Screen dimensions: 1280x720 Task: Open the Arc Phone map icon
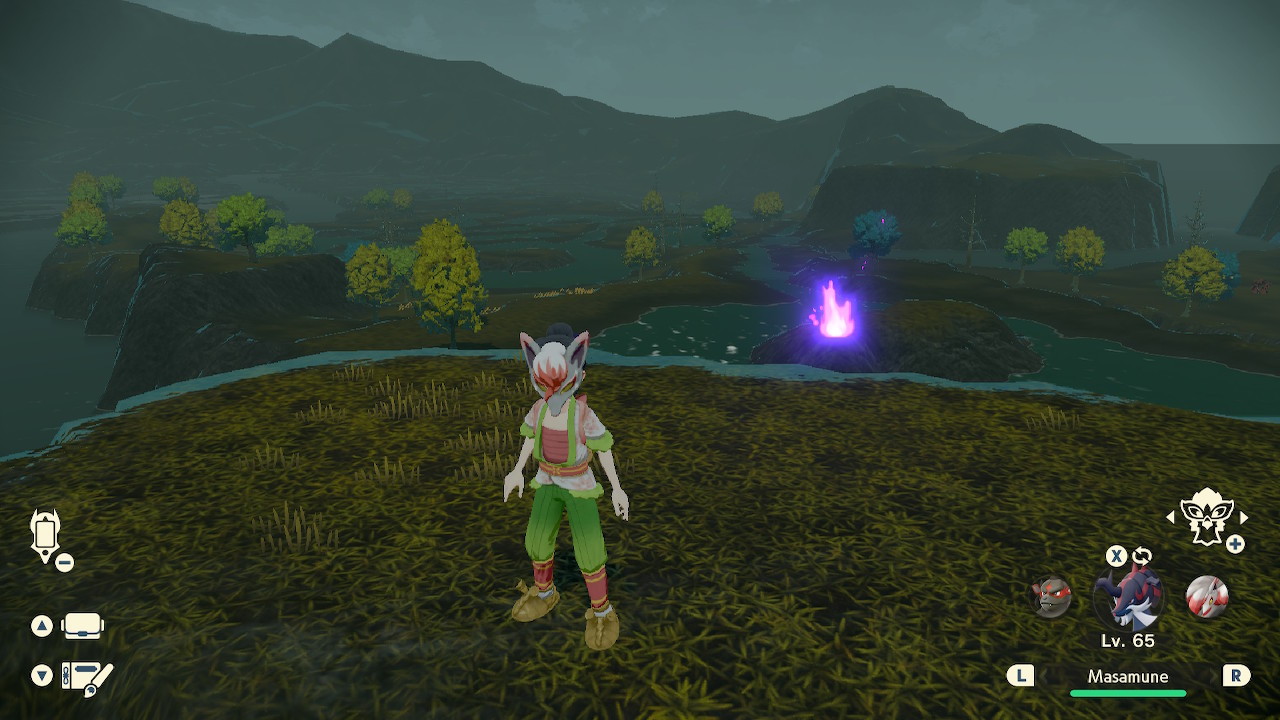pos(46,535)
